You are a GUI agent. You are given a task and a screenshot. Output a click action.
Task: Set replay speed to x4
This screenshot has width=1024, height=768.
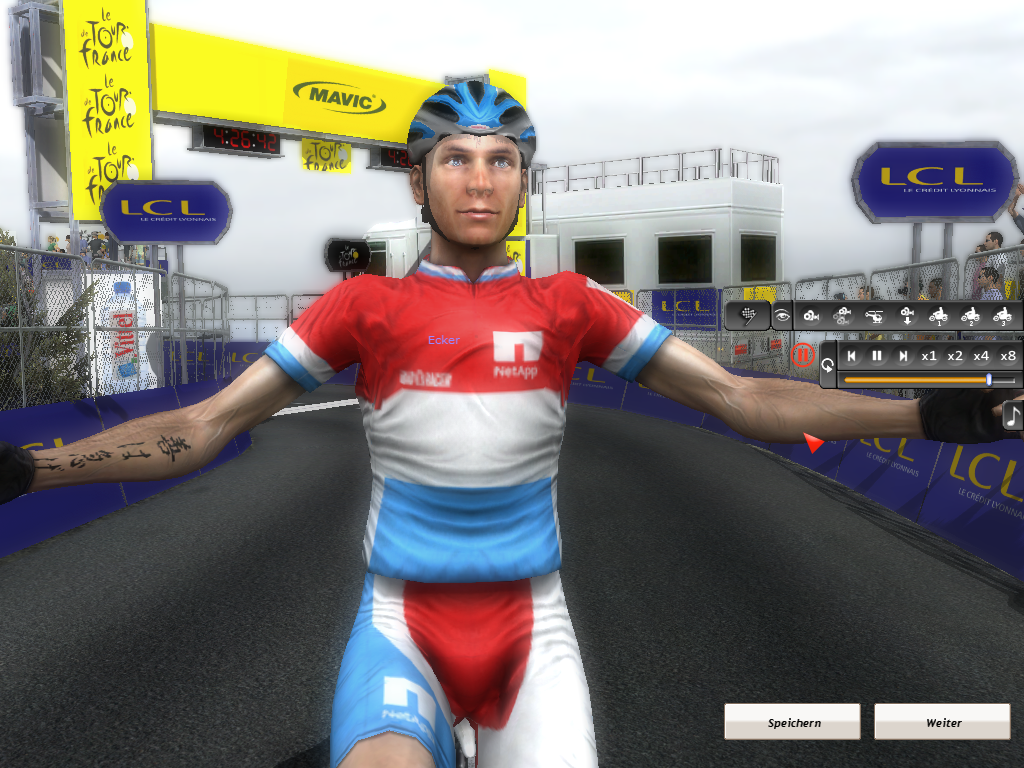[x=981, y=356]
